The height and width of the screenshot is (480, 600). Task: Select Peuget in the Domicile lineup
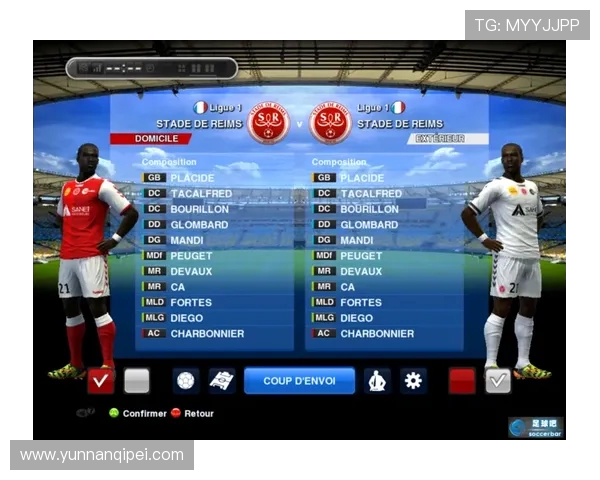click(192, 256)
